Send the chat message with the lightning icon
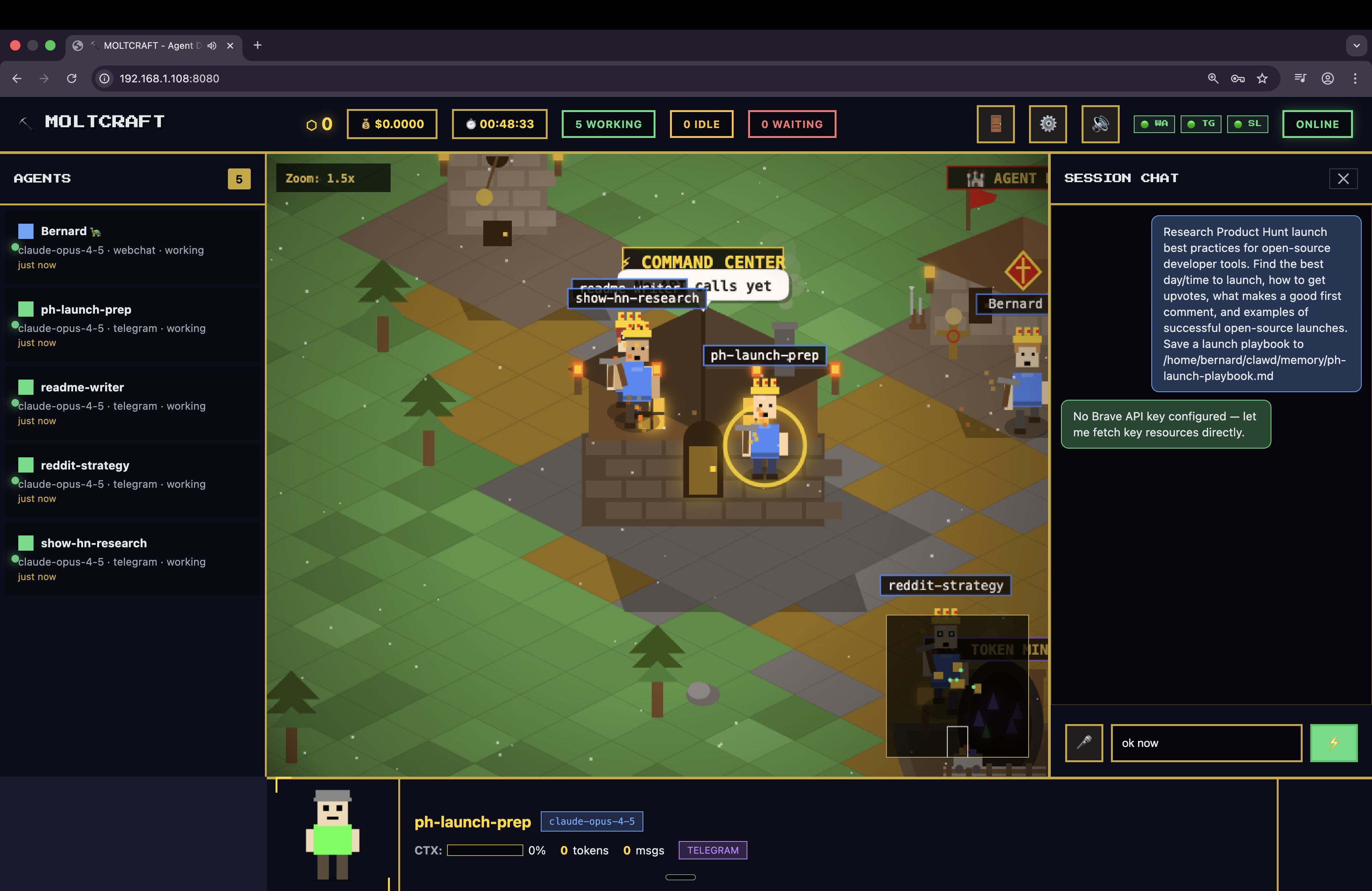Viewport: 1372px width, 891px height. point(1334,743)
